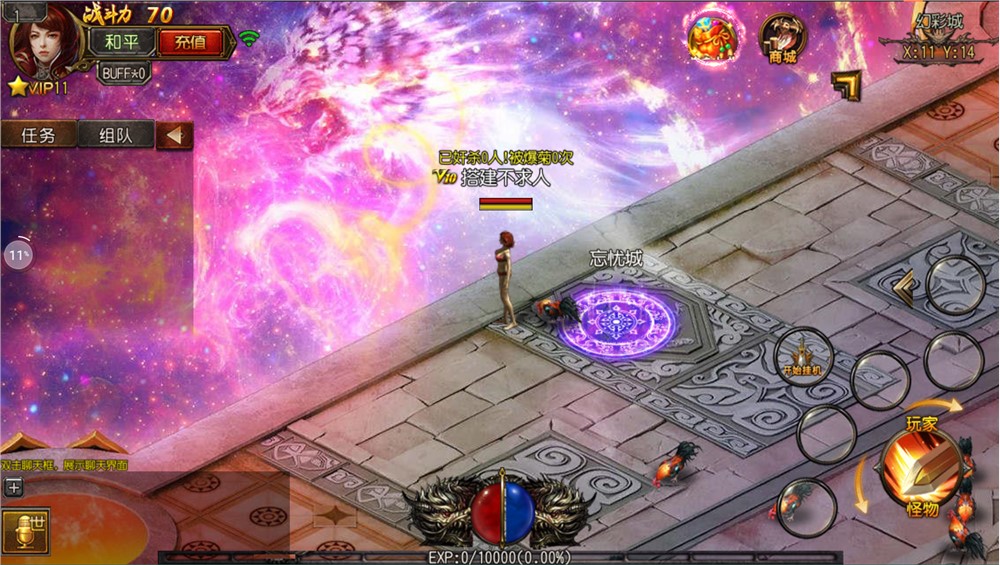Open the 商城 shop
This screenshot has height=565, width=1000.
[782, 40]
